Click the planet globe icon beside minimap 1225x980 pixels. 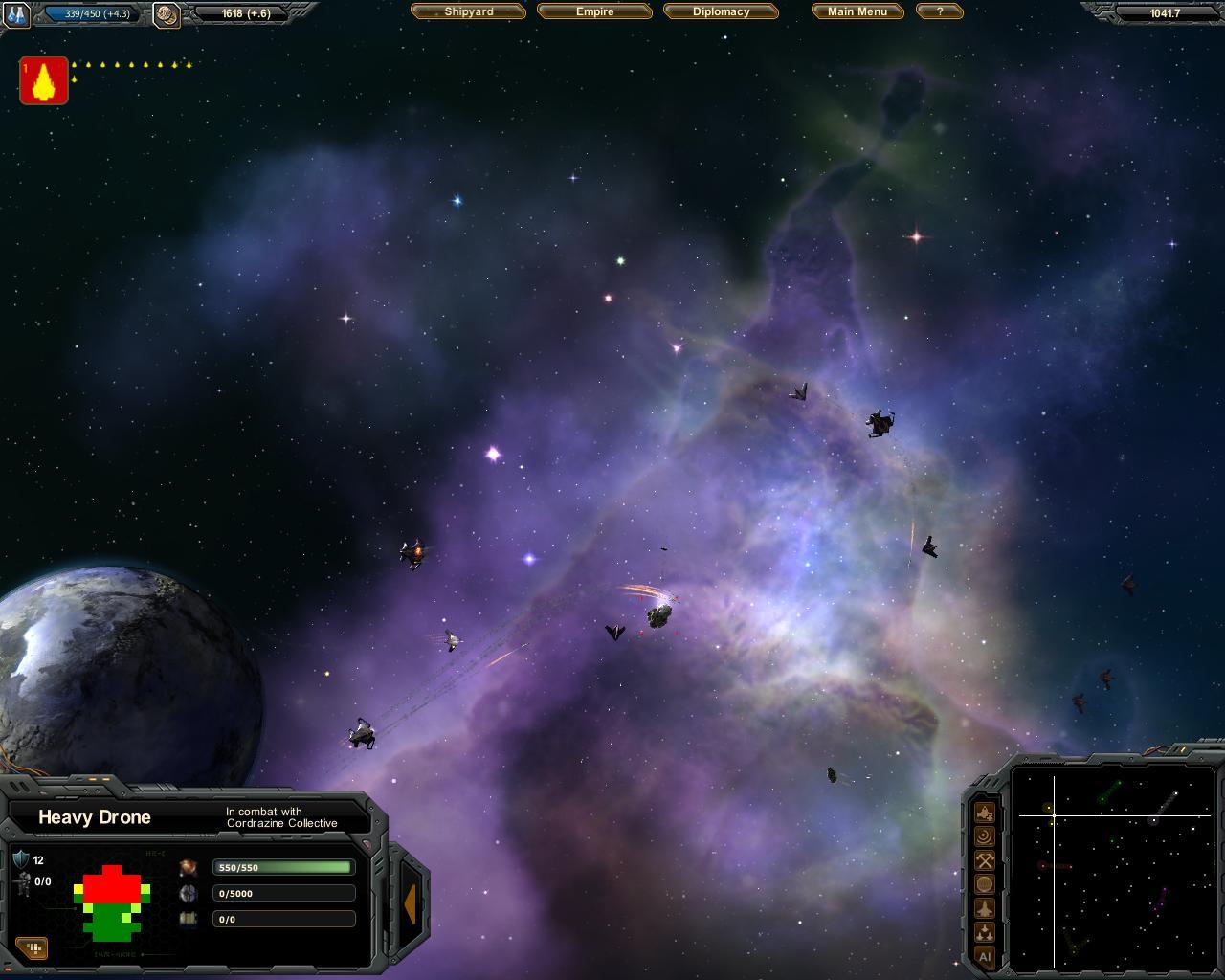click(x=985, y=884)
